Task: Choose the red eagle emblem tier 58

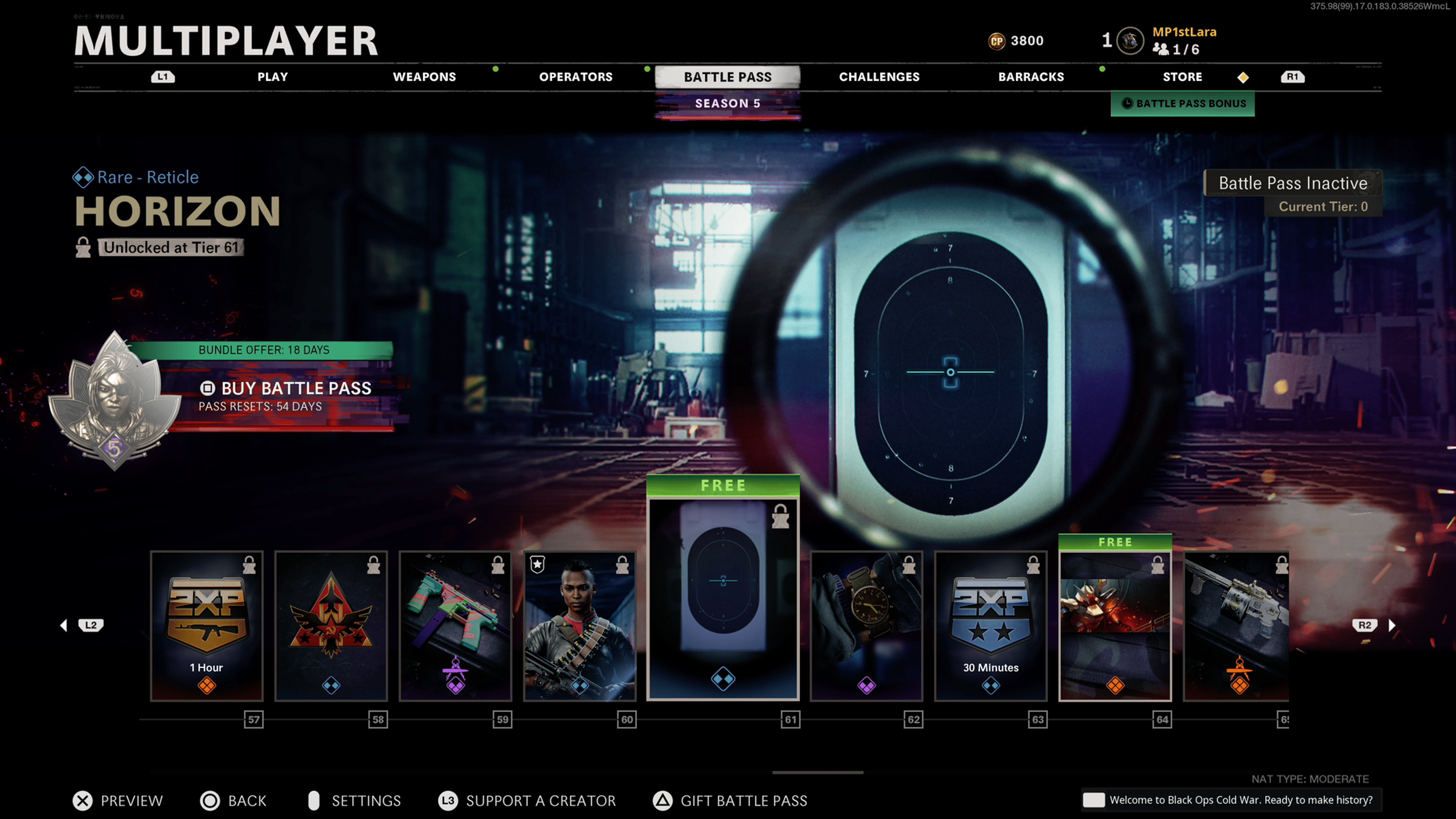Action: 331,626
